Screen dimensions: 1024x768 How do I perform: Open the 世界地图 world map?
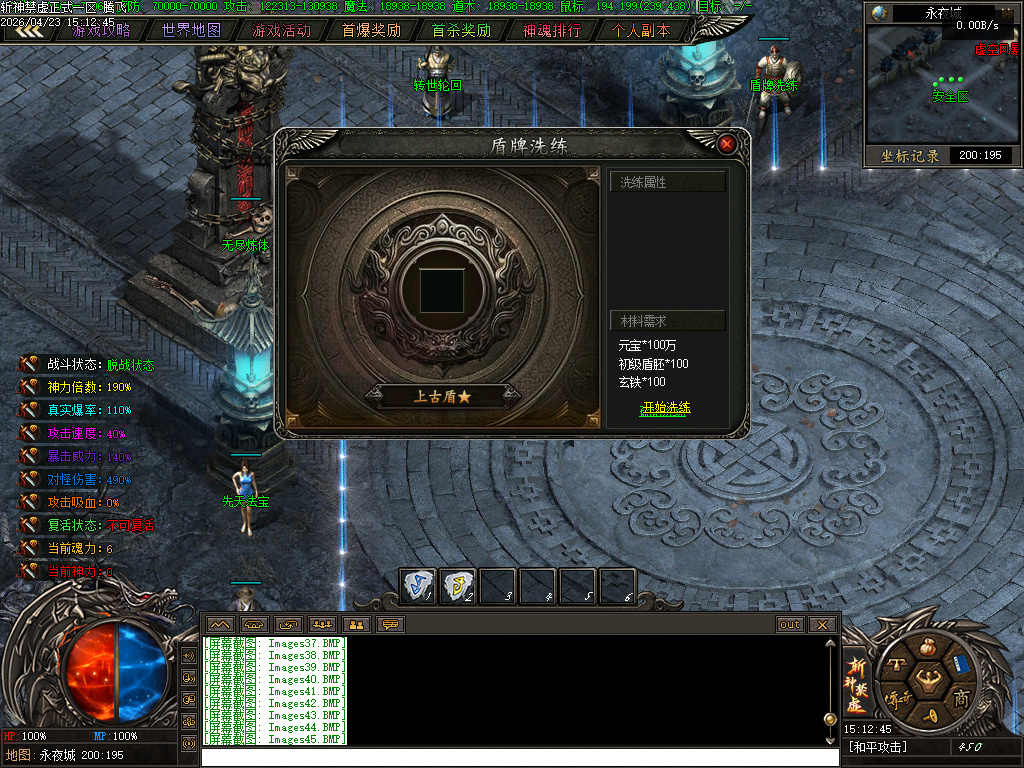click(x=191, y=30)
